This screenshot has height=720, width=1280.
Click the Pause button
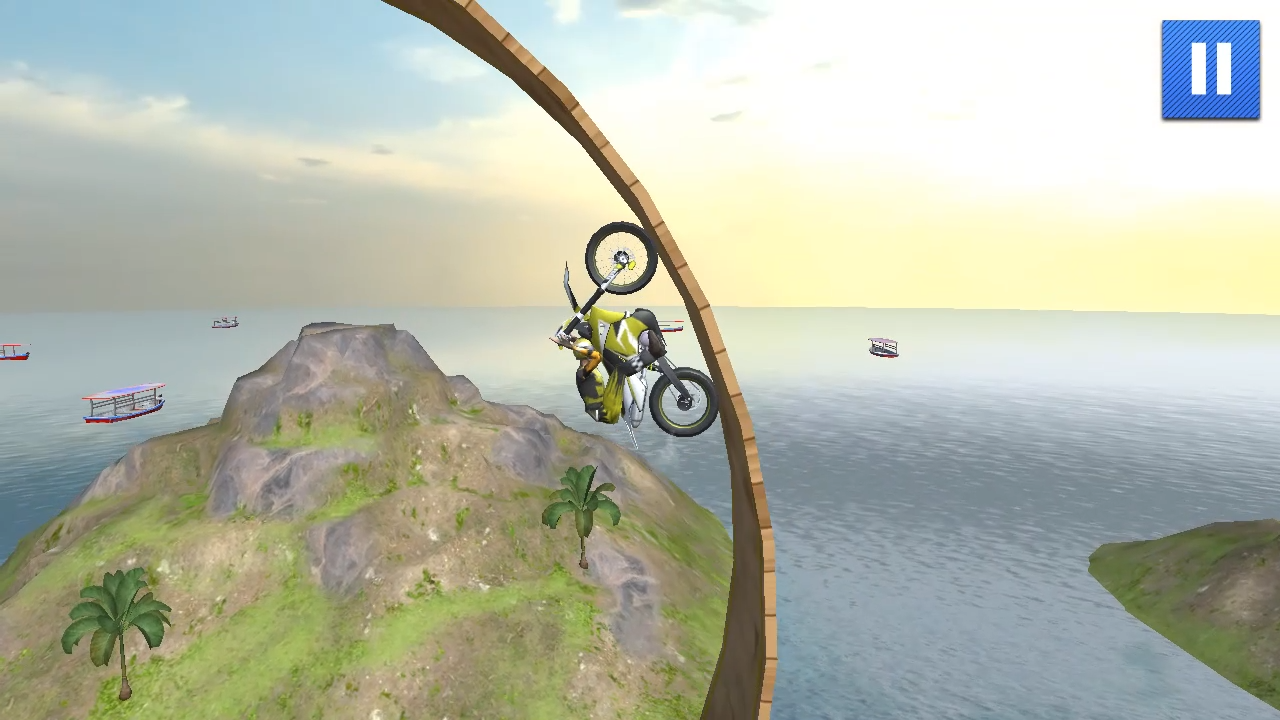(1210, 68)
